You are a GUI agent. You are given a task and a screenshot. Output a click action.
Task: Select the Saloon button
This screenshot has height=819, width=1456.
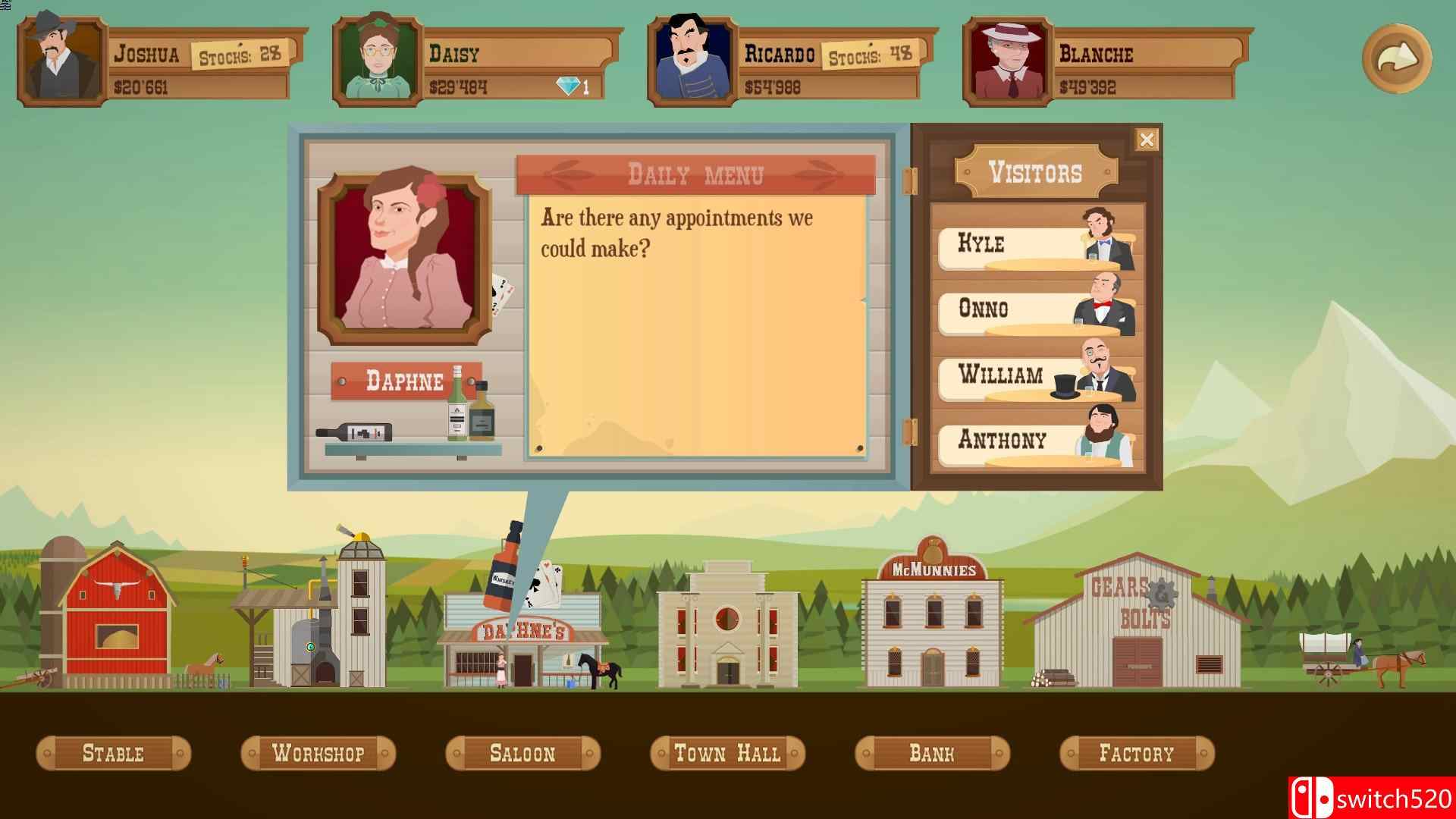pos(522,753)
